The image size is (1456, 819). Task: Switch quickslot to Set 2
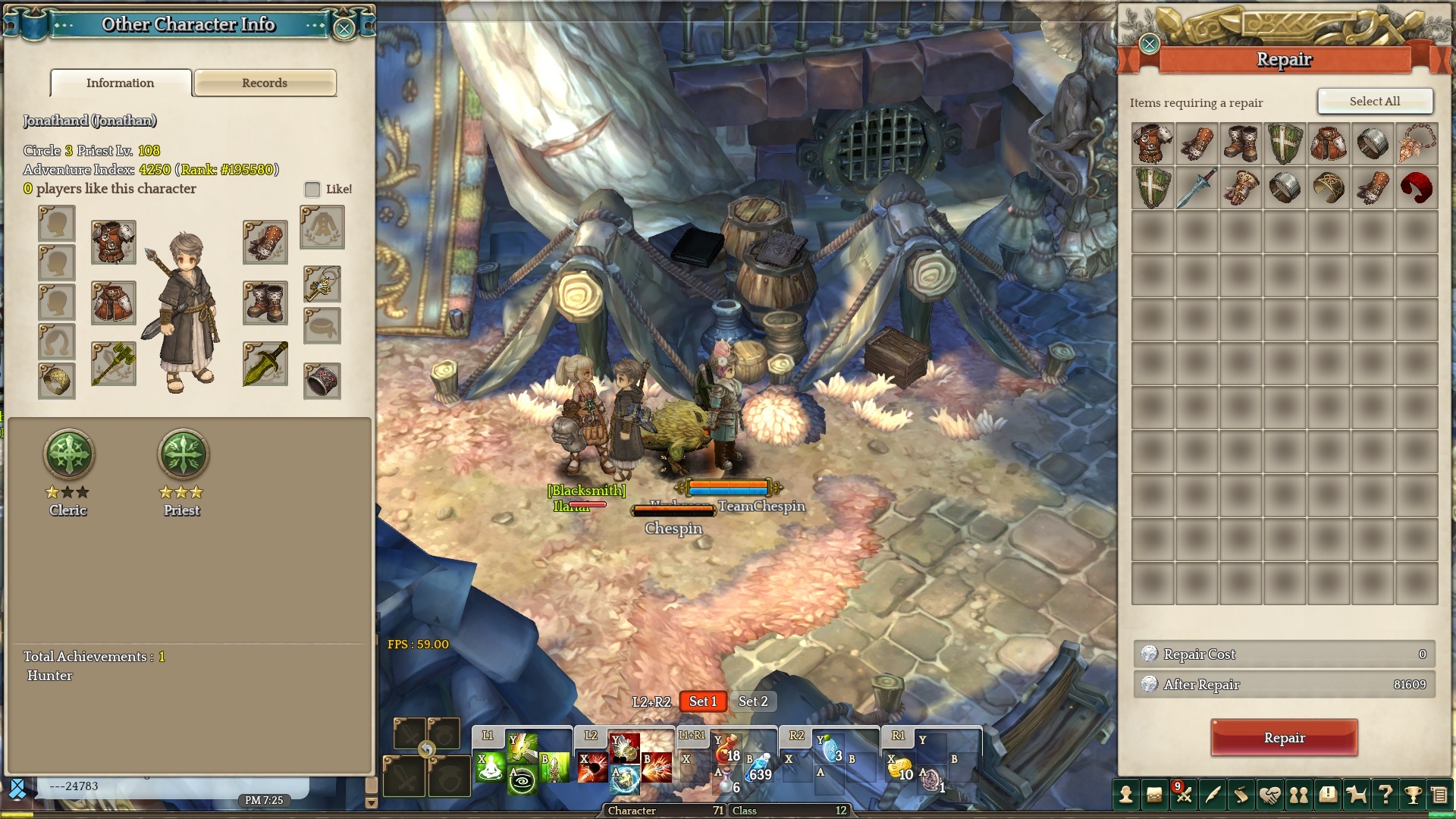pos(753,701)
